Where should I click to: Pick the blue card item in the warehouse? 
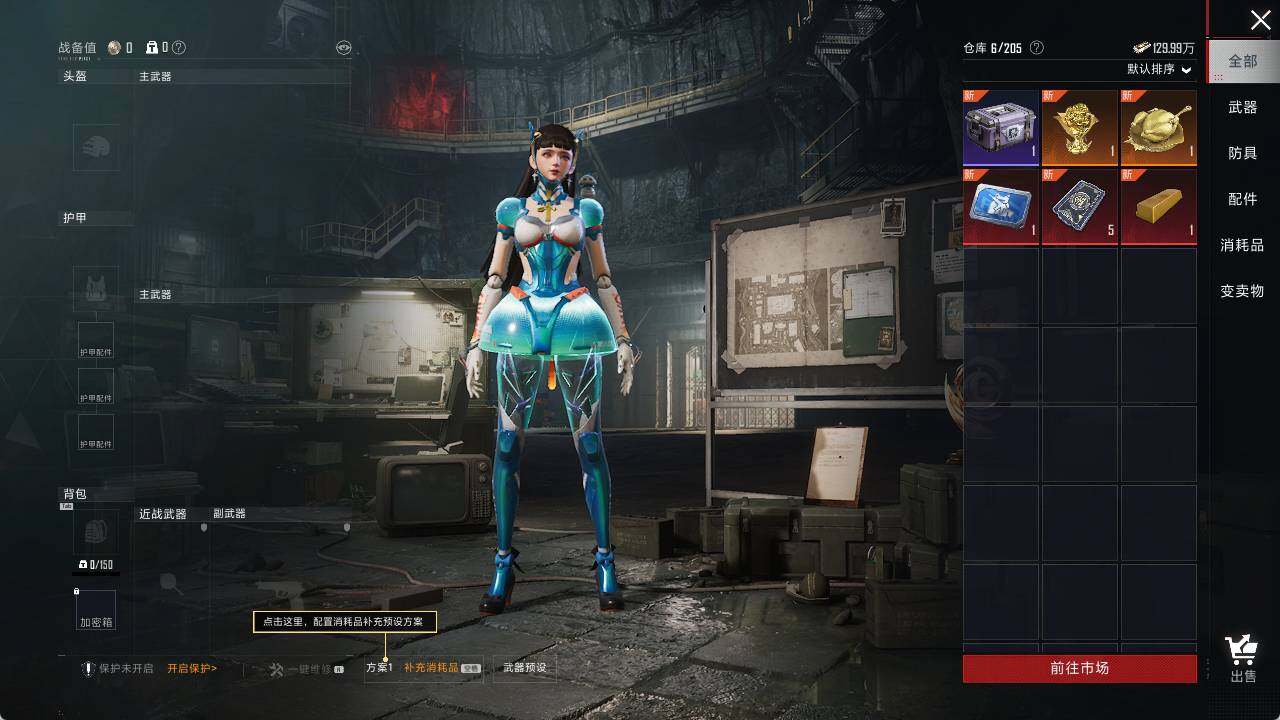pyautogui.click(x=1001, y=206)
